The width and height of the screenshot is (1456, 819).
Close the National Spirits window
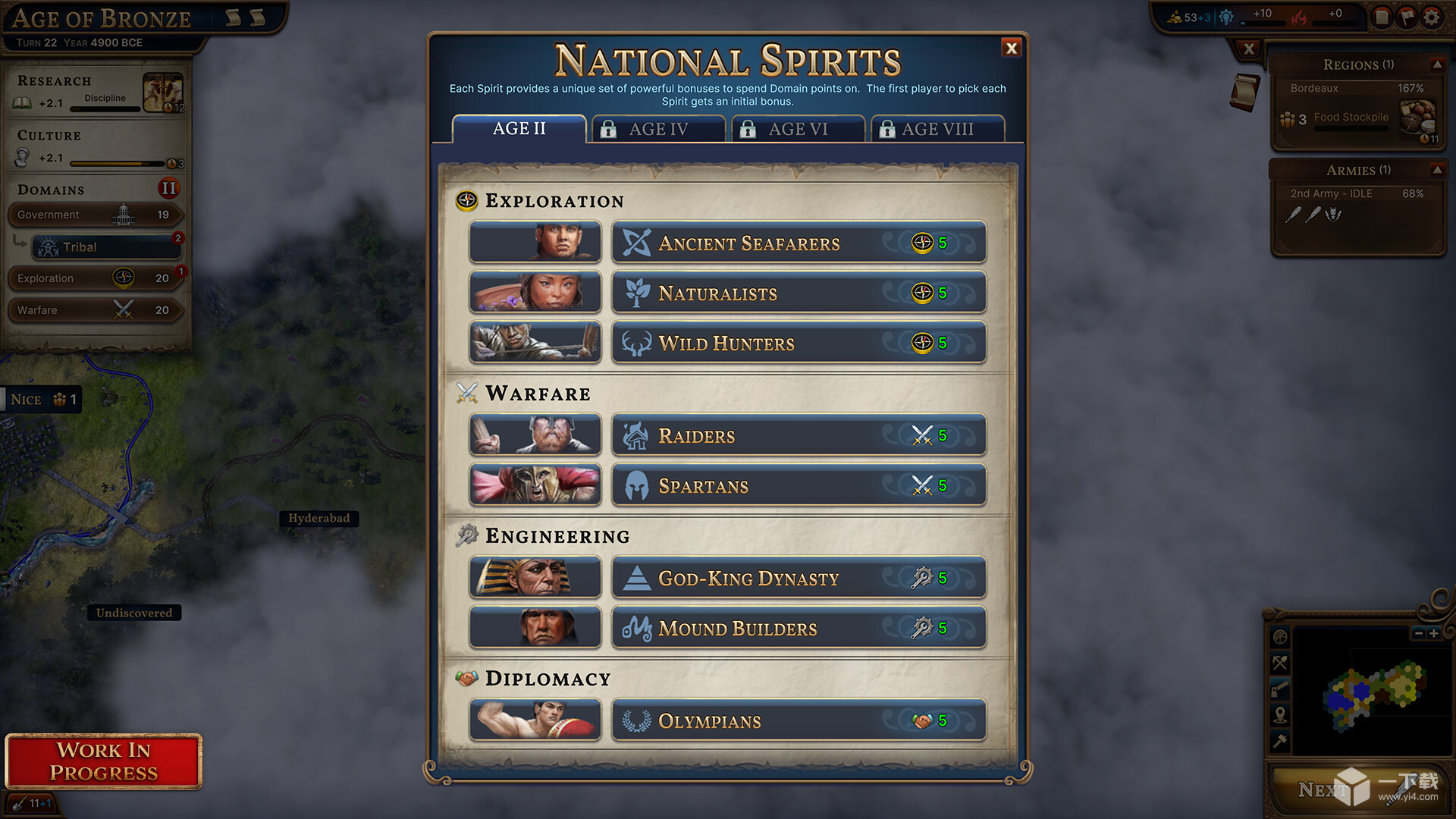1012,49
